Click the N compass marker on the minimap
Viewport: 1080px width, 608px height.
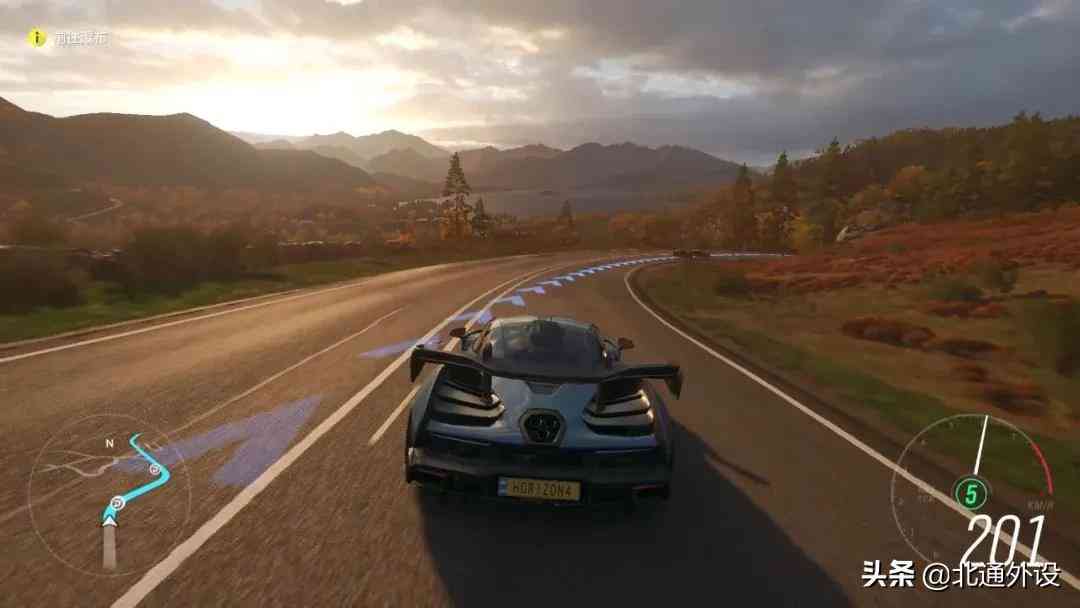coord(110,441)
